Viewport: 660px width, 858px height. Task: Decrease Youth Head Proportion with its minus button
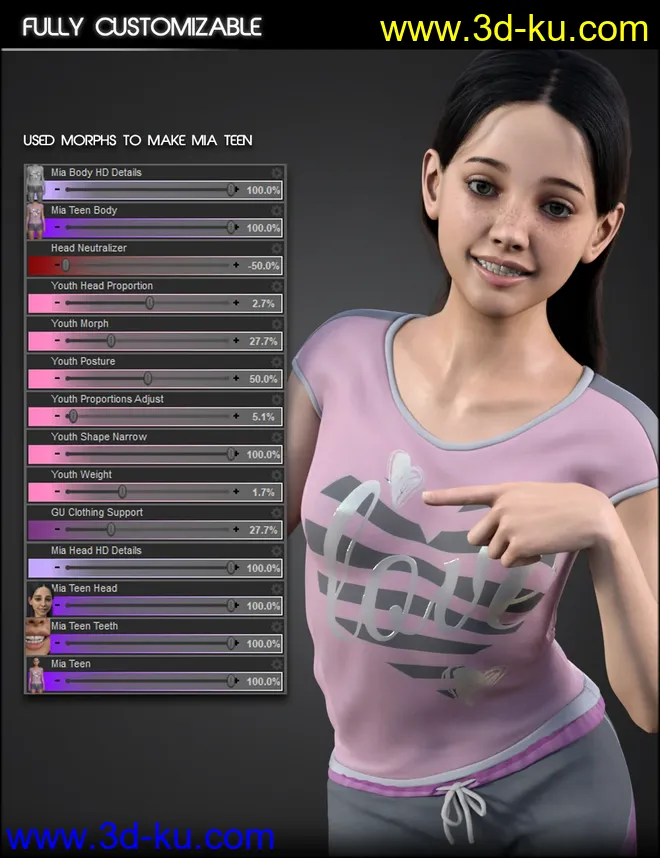click(x=58, y=302)
